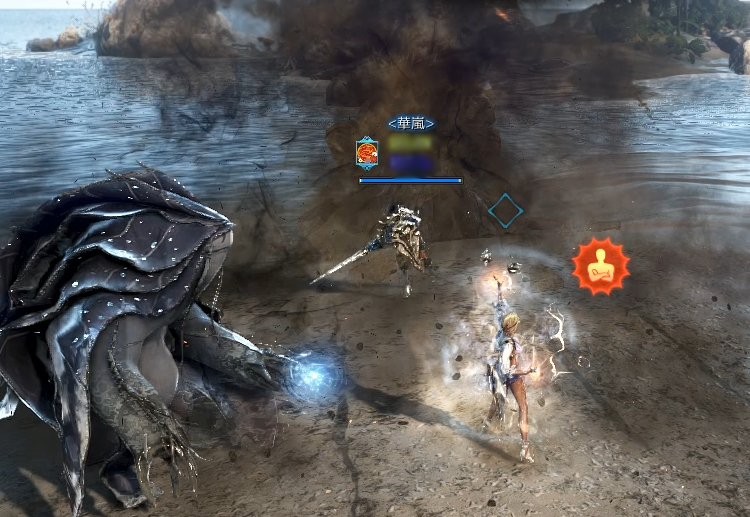Click the teal diamond target marker
The height and width of the screenshot is (517, 750).
tap(506, 211)
